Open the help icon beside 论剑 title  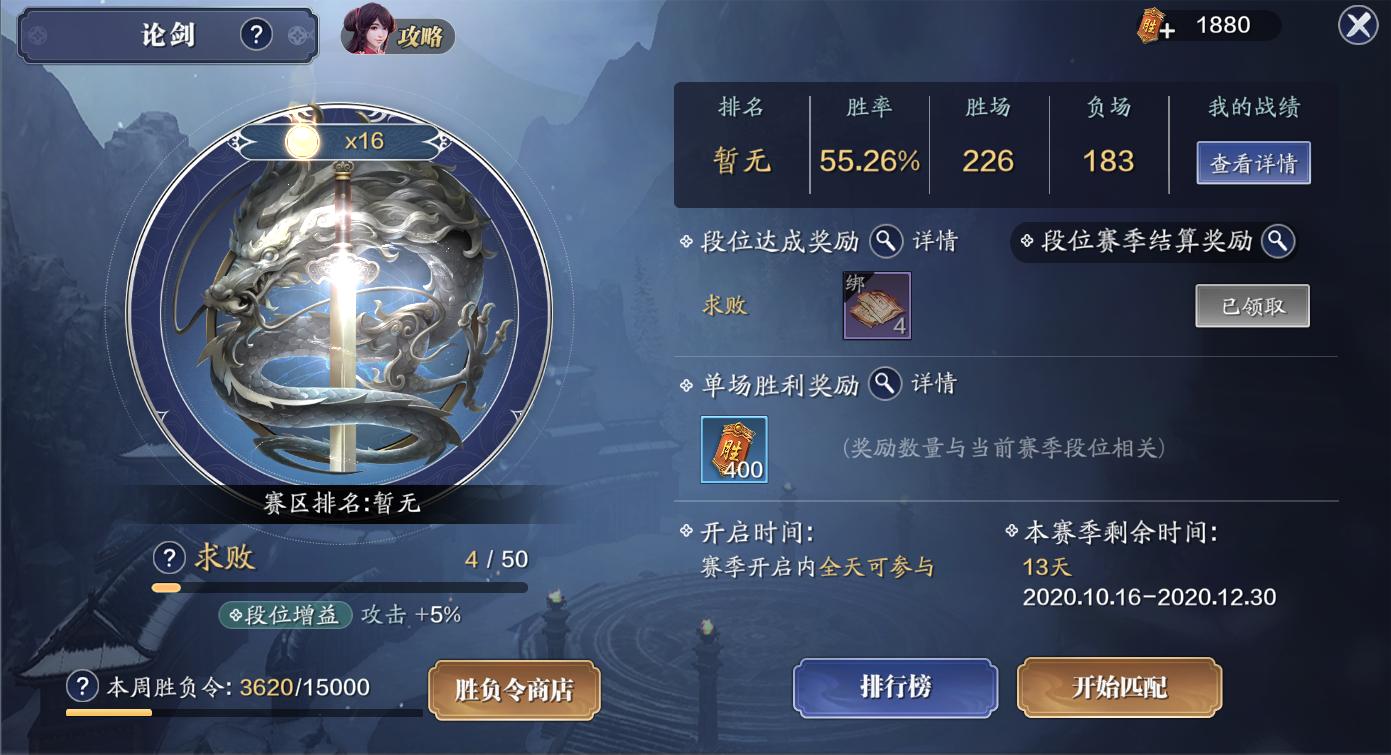[257, 33]
